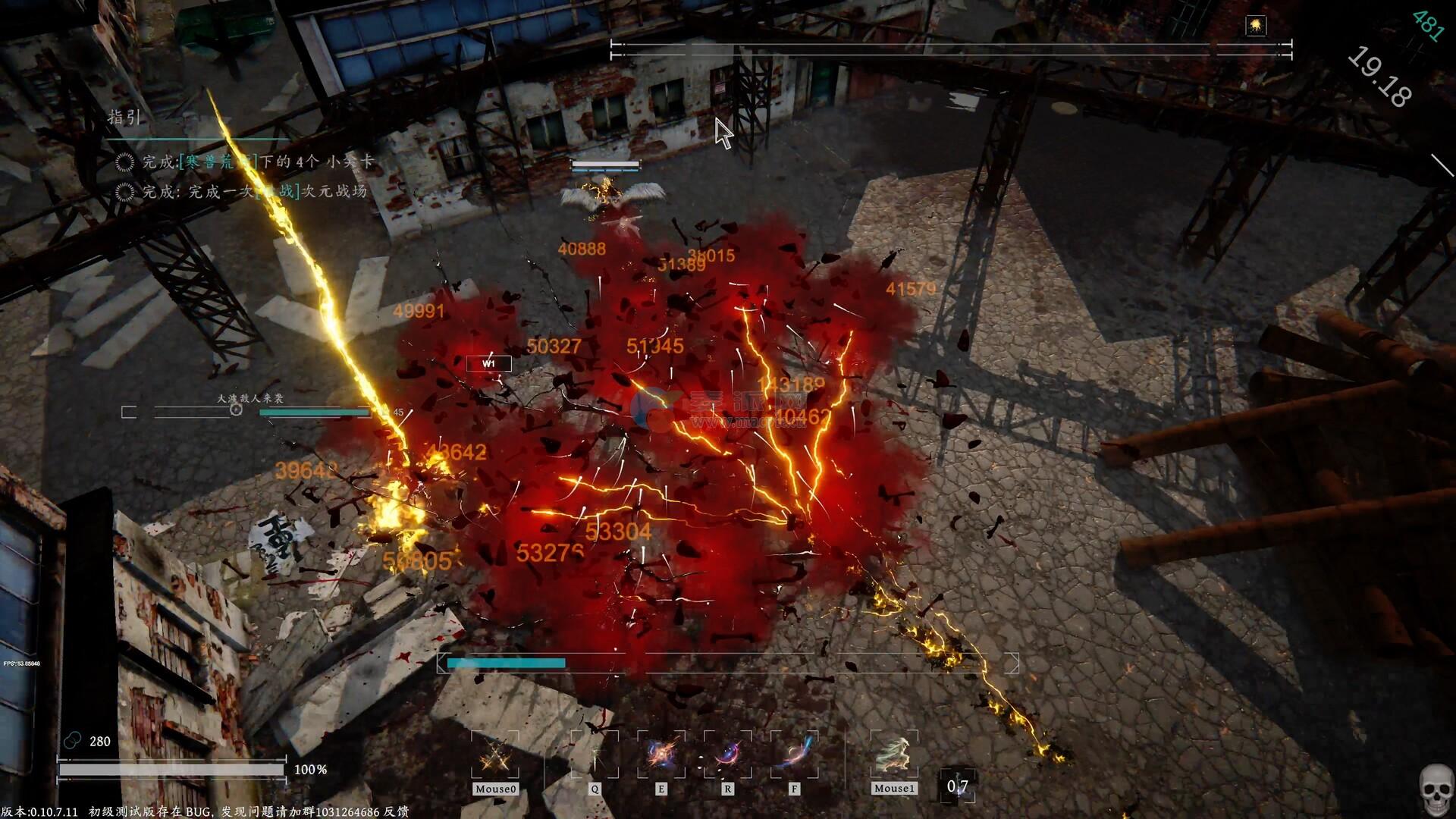Use the ghostly dashing figure skill
The image size is (1456, 819).
tap(894, 755)
